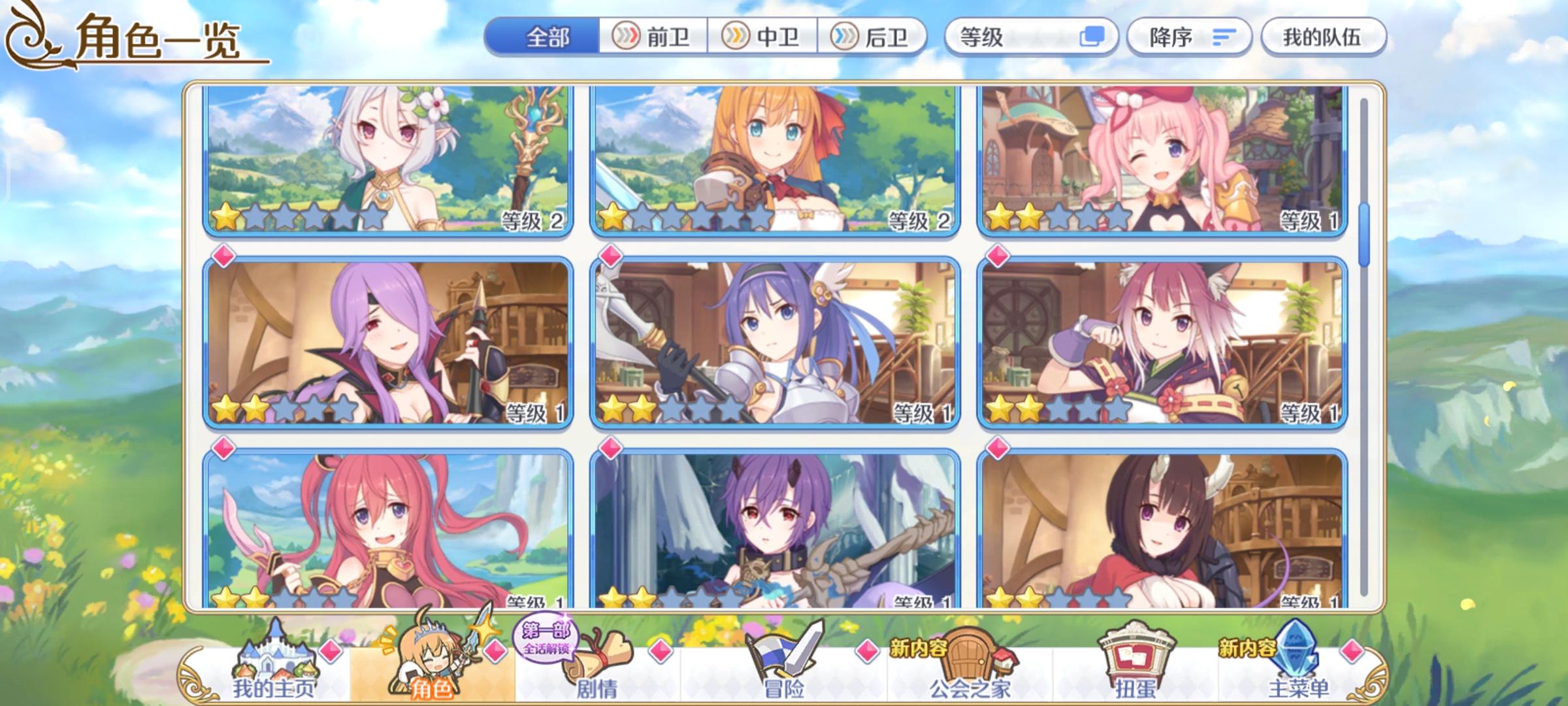Click the 我的队伍 button
This screenshot has width=1568, height=706.
[x=1326, y=37]
